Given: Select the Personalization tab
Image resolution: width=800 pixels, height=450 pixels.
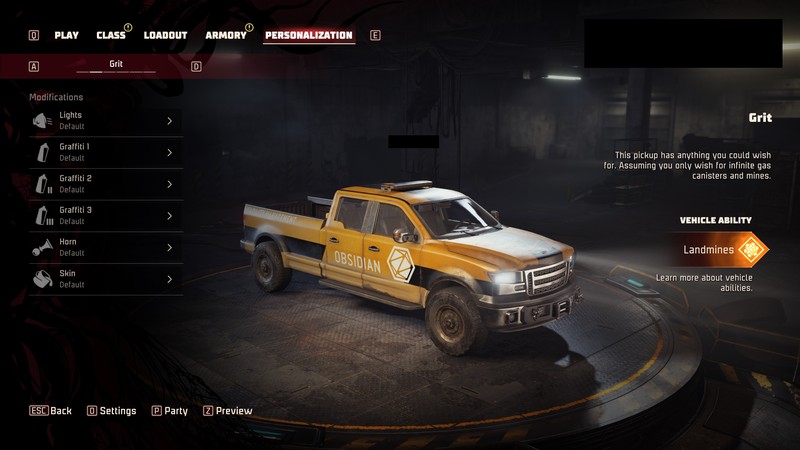Looking at the screenshot, I should click(x=308, y=35).
